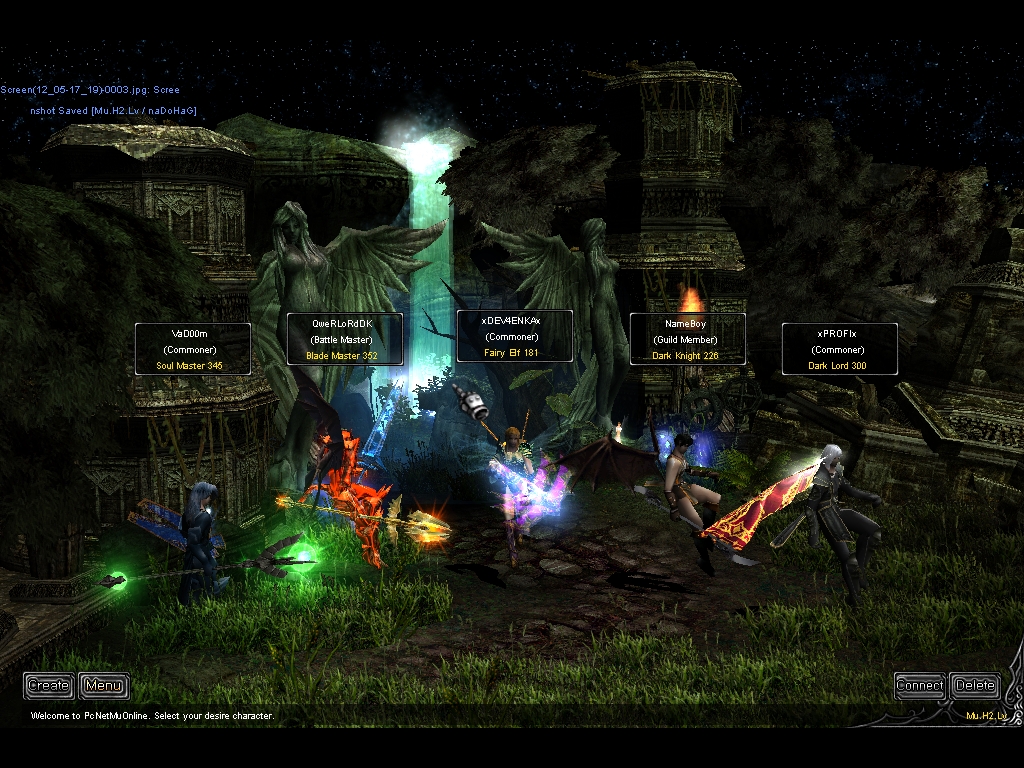Image resolution: width=1024 pixels, height=768 pixels.
Task: Open the Menu button
Action: (x=104, y=685)
